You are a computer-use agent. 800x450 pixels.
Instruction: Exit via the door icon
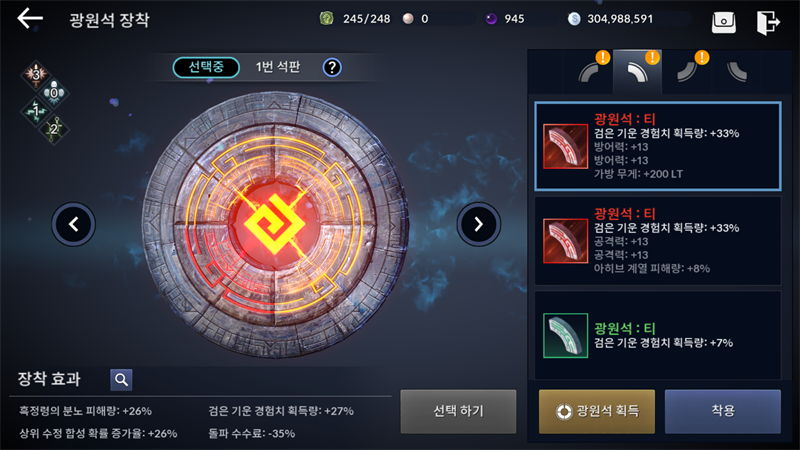click(768, 21)
